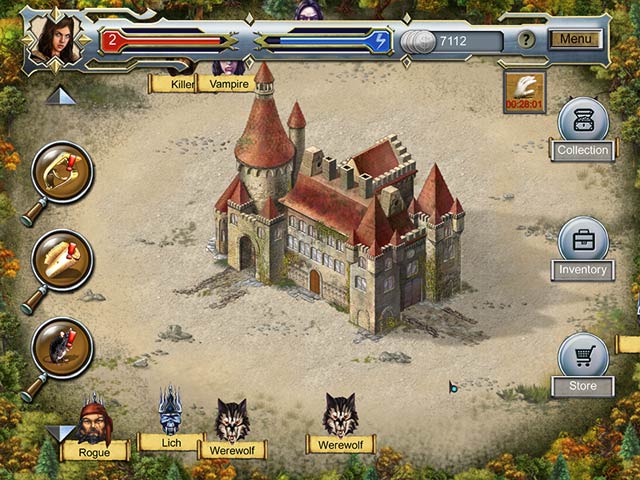640x480 pixels.
Task: Open the Collection chest
Action: click(583, 123)
